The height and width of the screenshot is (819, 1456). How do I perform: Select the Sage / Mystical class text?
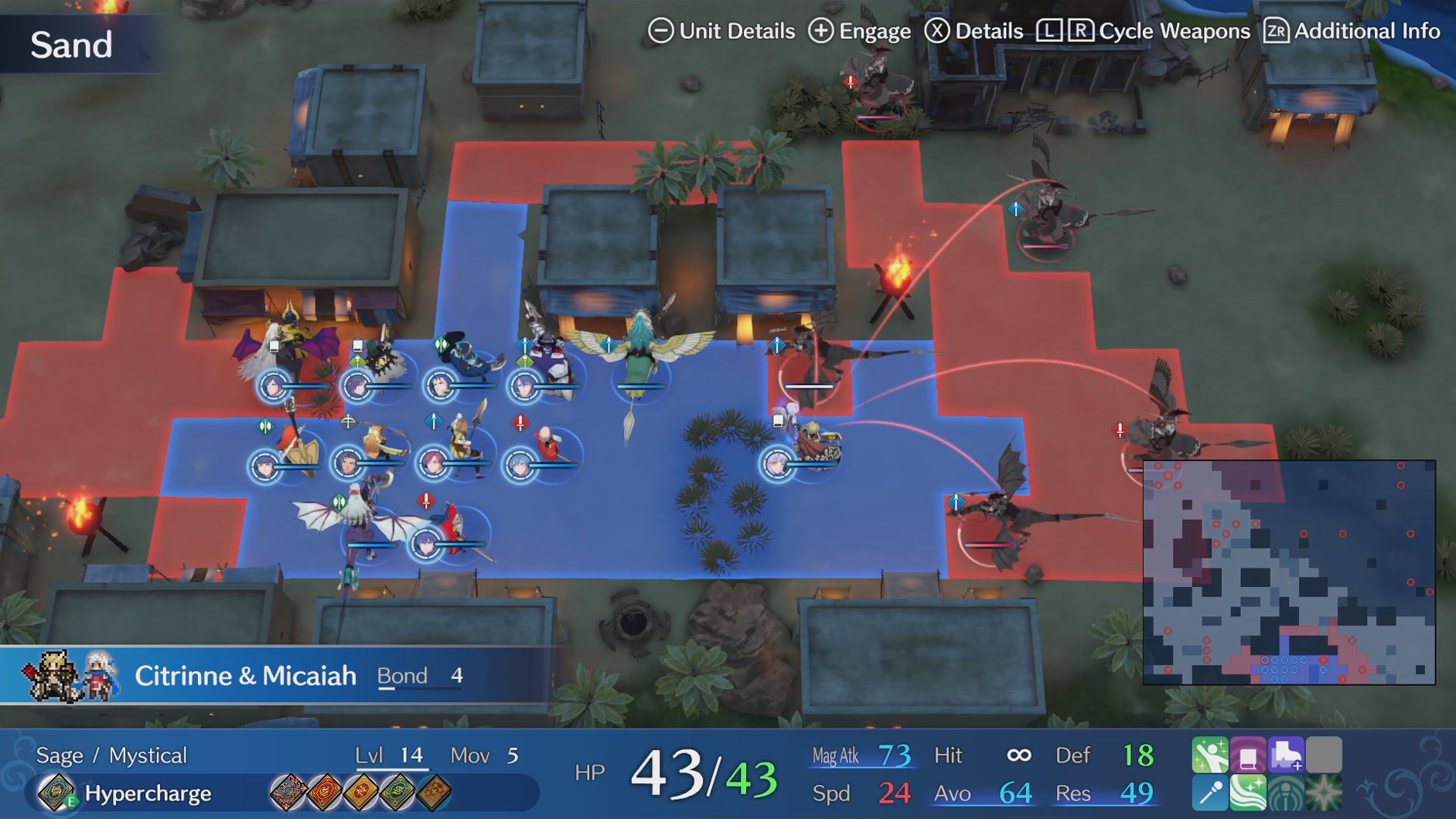coord(112,755)
